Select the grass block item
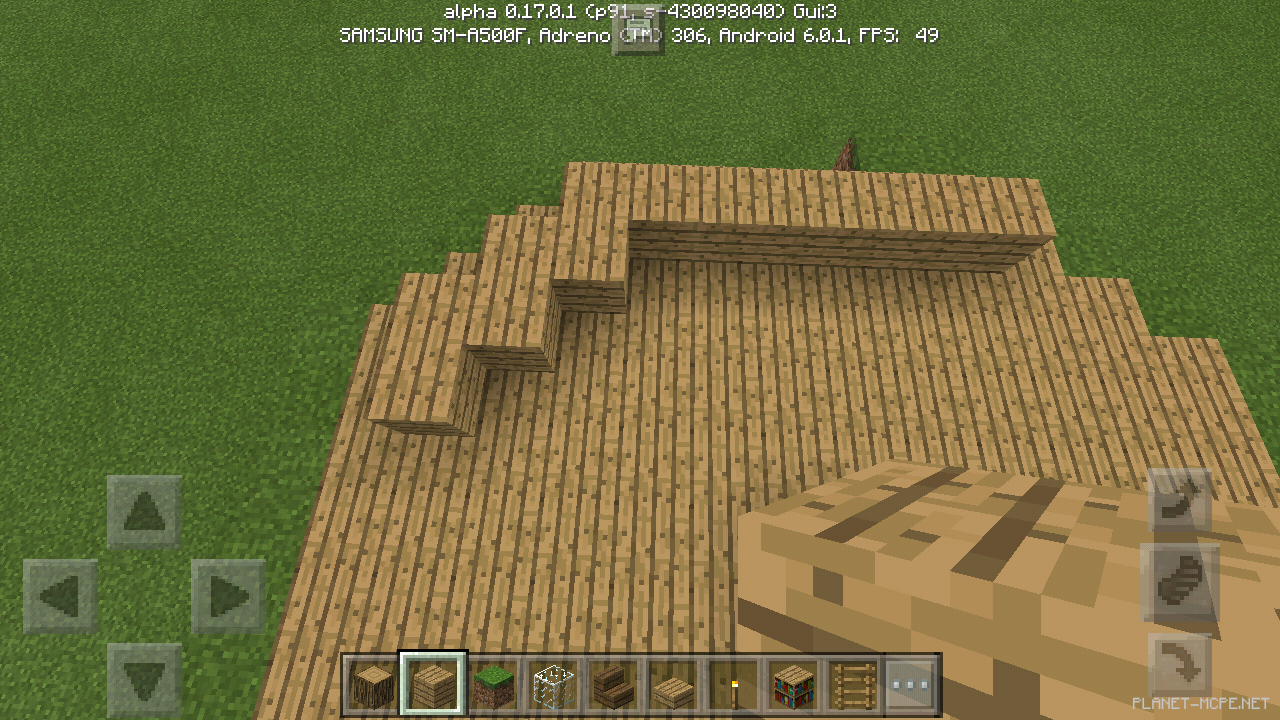This screenshot has height=720, width=1280. tap(493, 684)
